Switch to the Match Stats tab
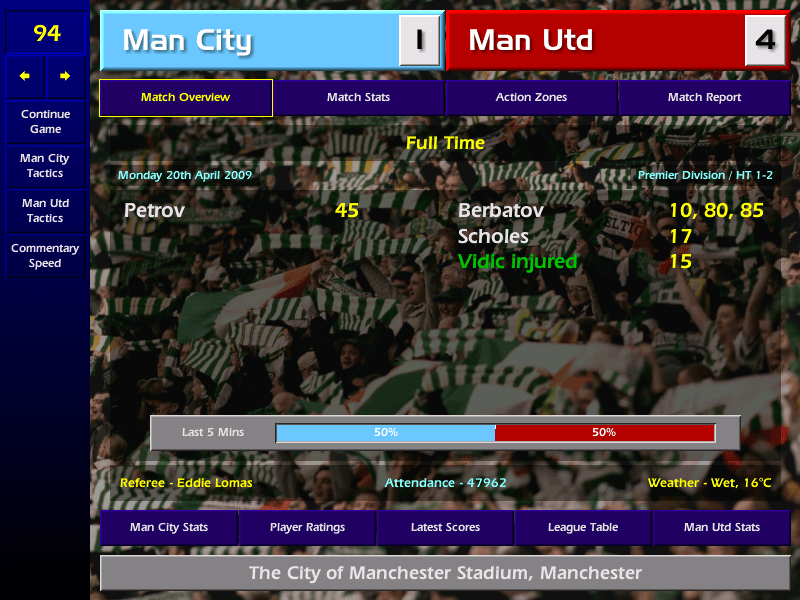 click(358, 98)
